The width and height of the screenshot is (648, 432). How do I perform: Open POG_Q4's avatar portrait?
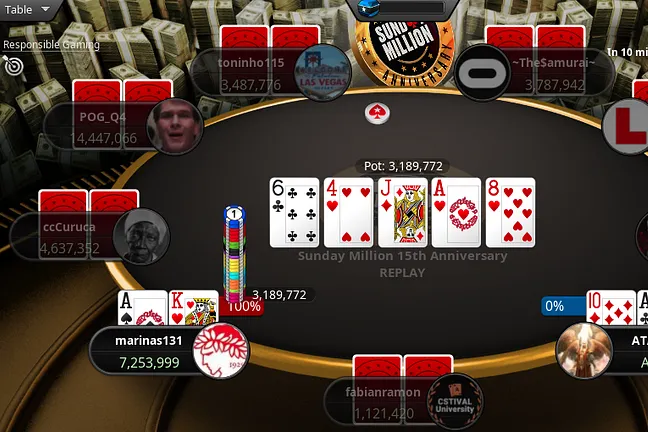click(x=174, y=125)
